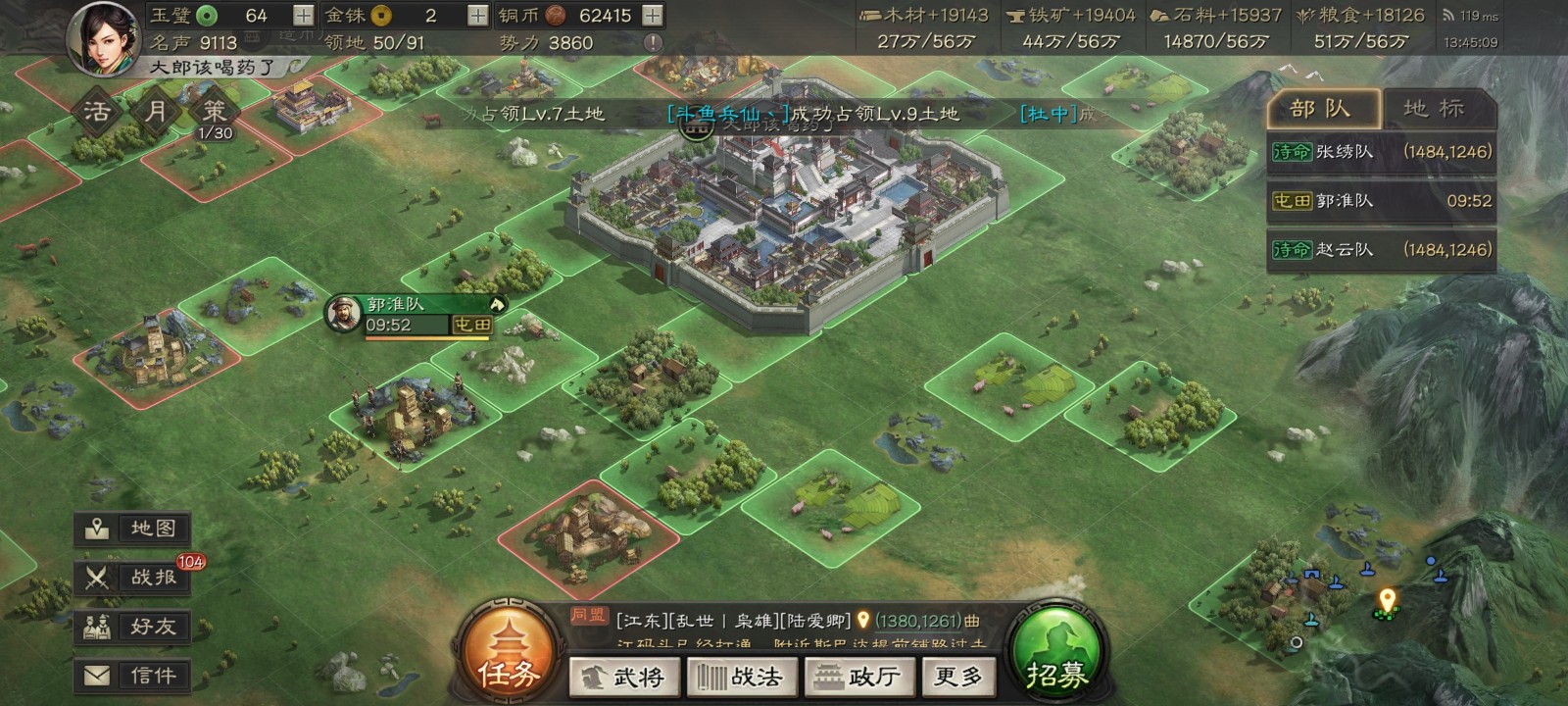
Task: Add more jade (玉璧) with plus button
Action: point(303,16)
